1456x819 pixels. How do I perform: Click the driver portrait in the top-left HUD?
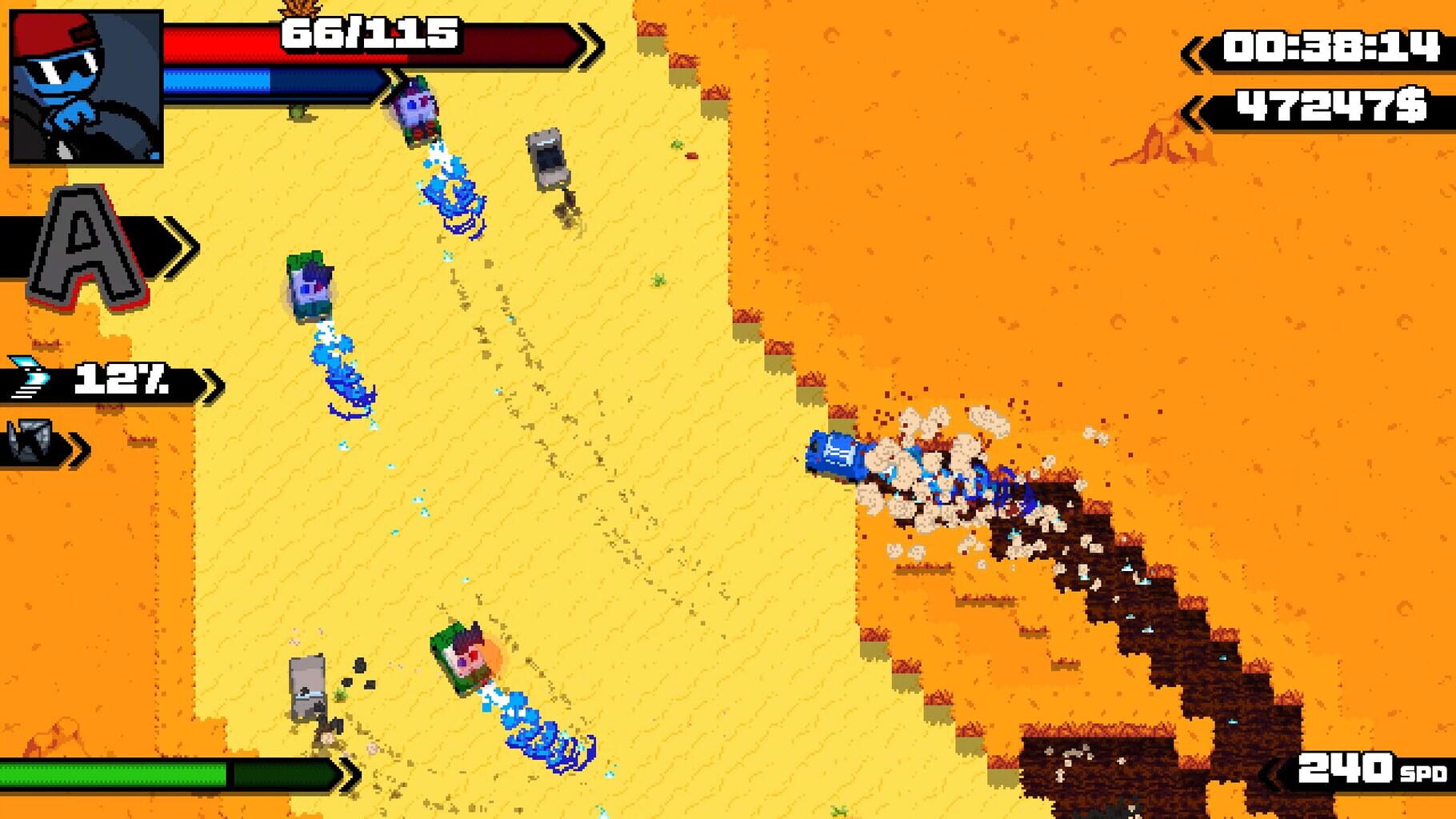[84, 88]
